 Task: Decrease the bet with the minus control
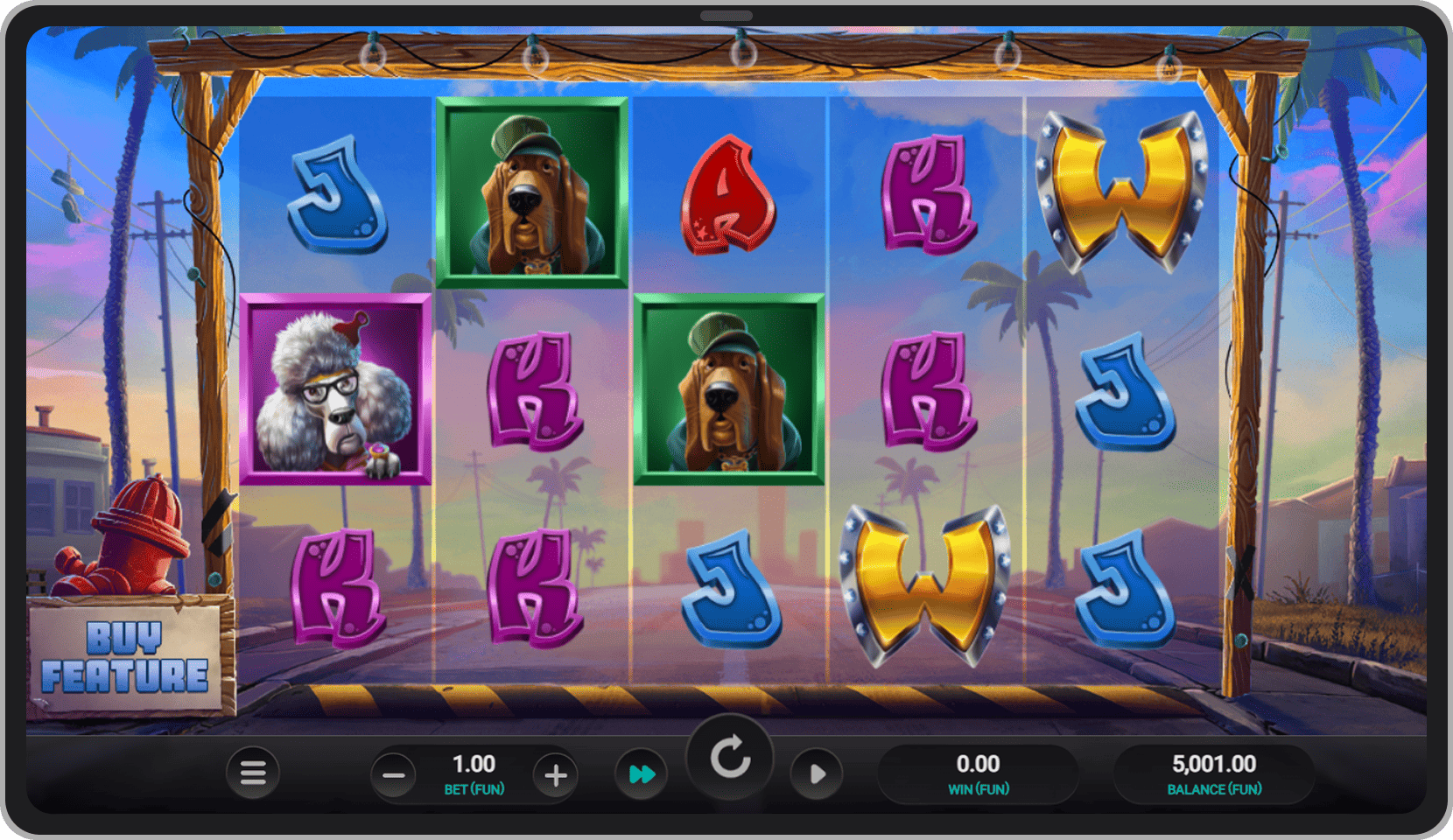pyautogui.click(x=393, y=773)
